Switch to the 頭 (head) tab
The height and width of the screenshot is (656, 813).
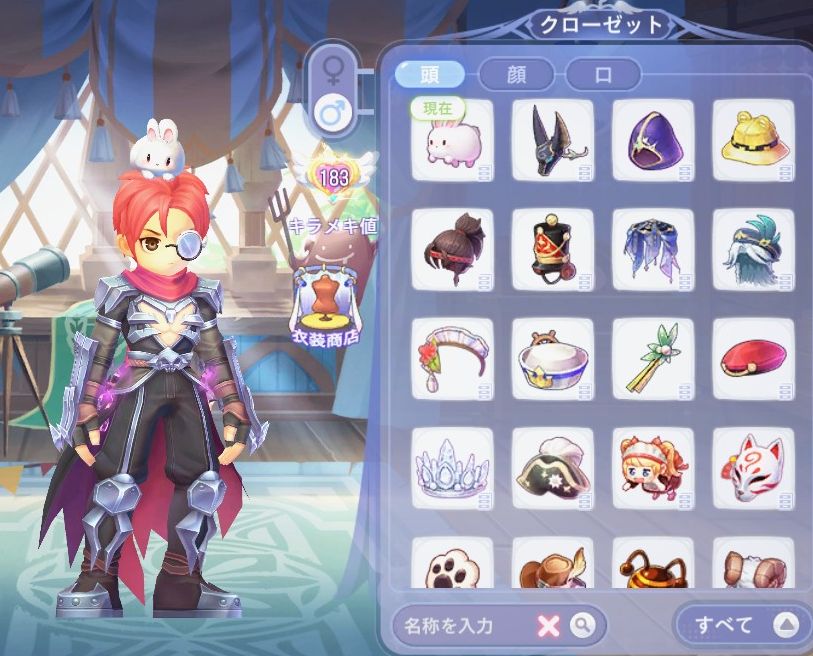(x=430, y=74)
